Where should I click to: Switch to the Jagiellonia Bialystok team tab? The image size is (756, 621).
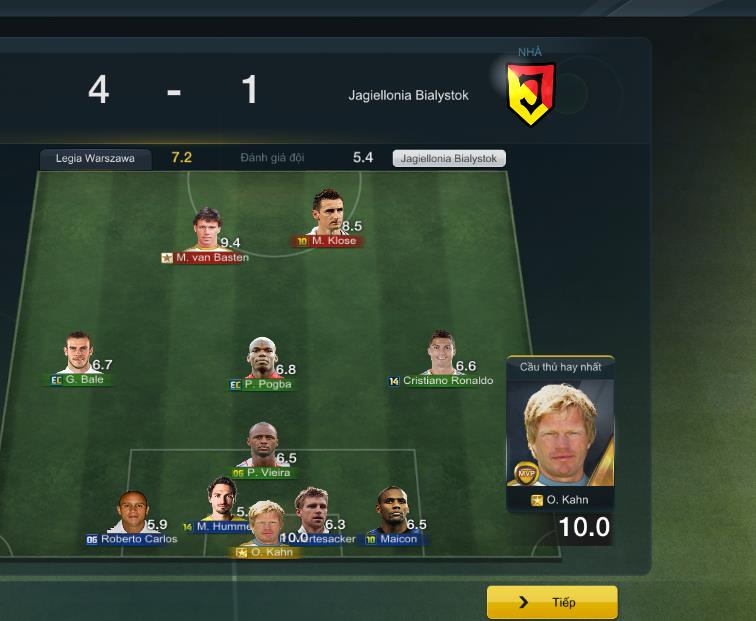[449, 158]
